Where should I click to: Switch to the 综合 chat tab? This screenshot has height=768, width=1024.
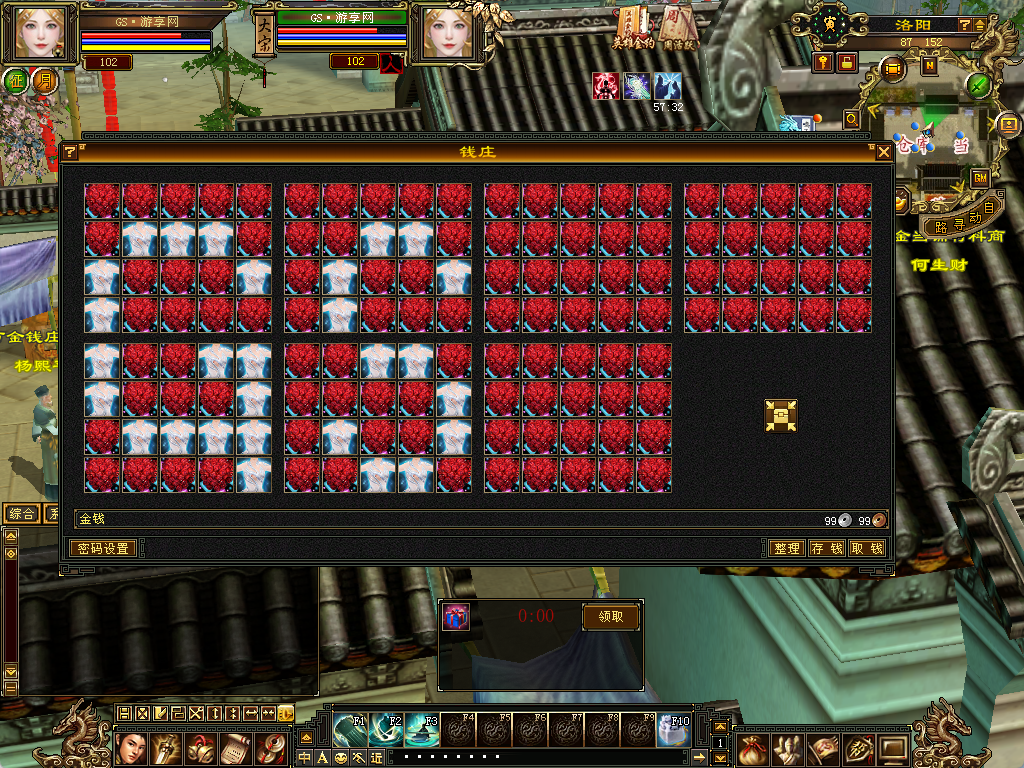(x=23, y=514)
